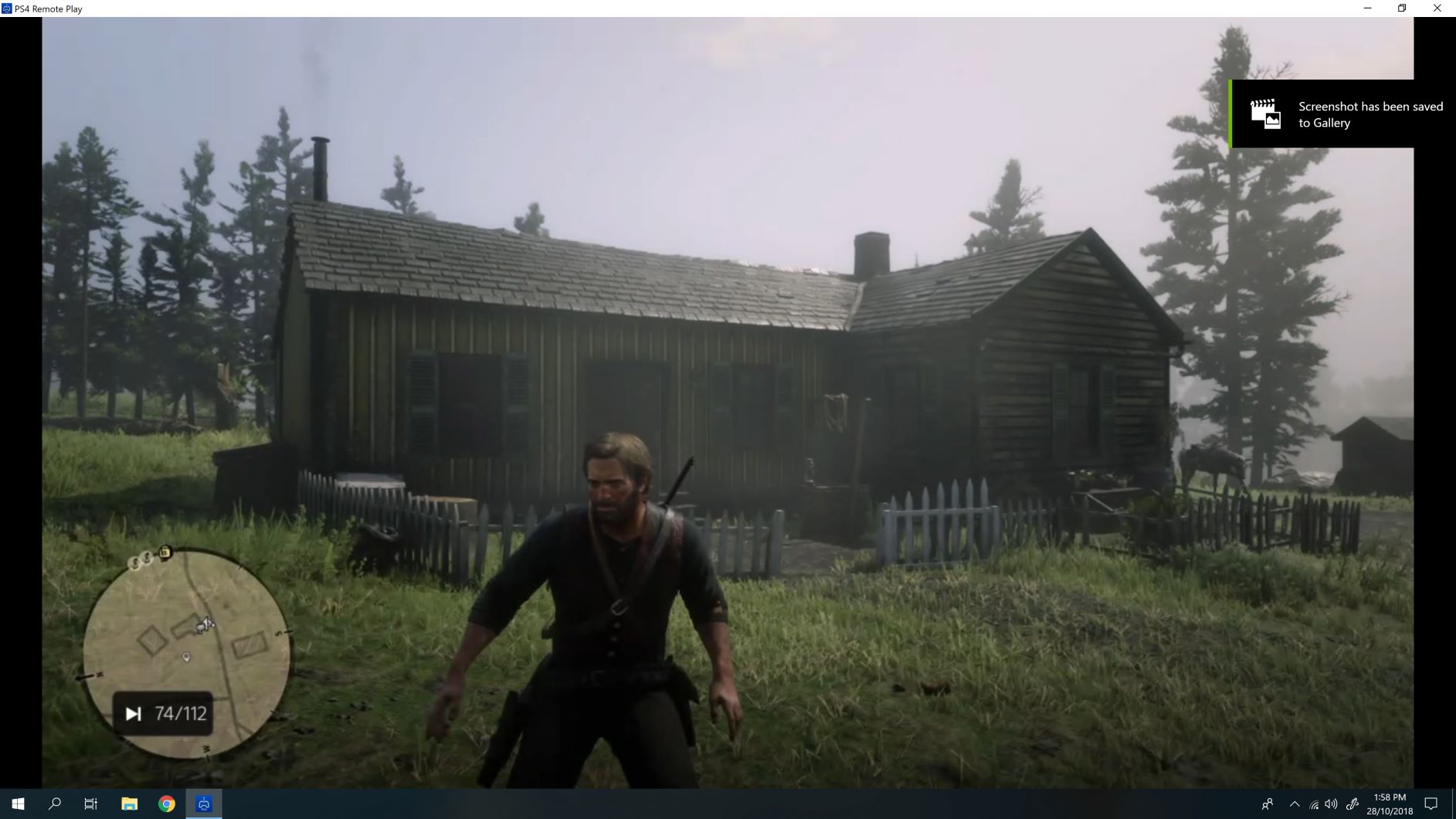Open the Action Center panel

(x=1431, y=804)
